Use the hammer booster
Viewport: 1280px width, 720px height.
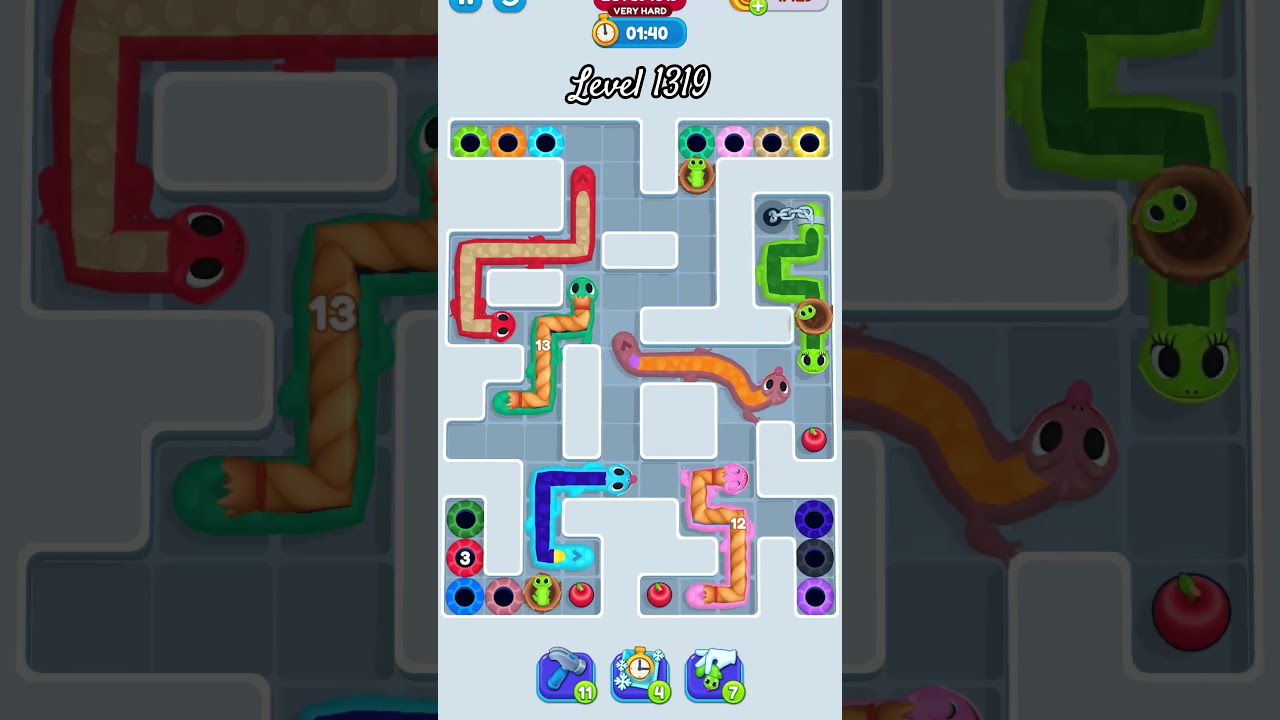click(x=566, y=675)
